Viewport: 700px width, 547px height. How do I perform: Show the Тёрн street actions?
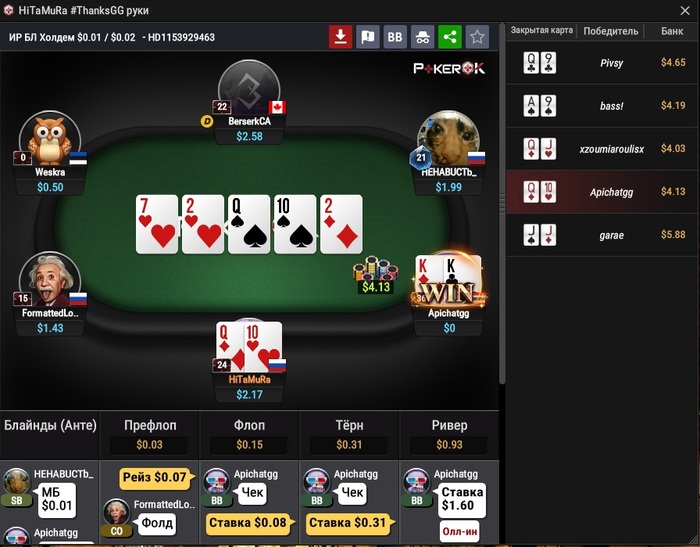[349, 425]
